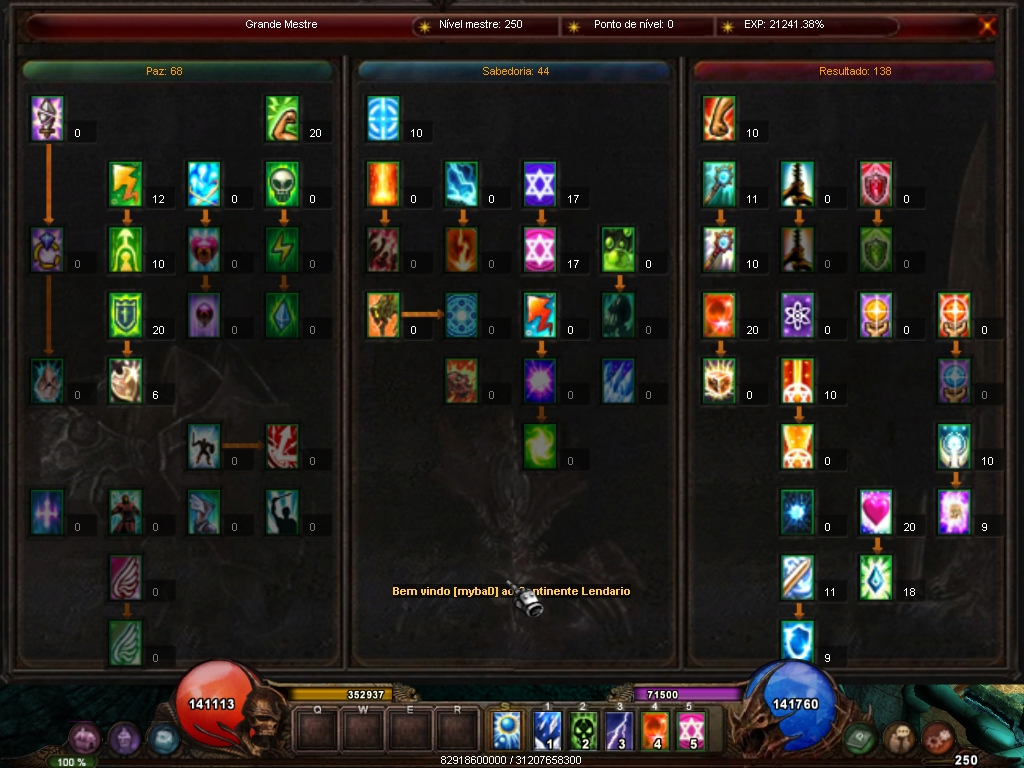The image size is (1024, 768).
Task: Click the purple atom skill icon
Action: click(x=798, y=315)
